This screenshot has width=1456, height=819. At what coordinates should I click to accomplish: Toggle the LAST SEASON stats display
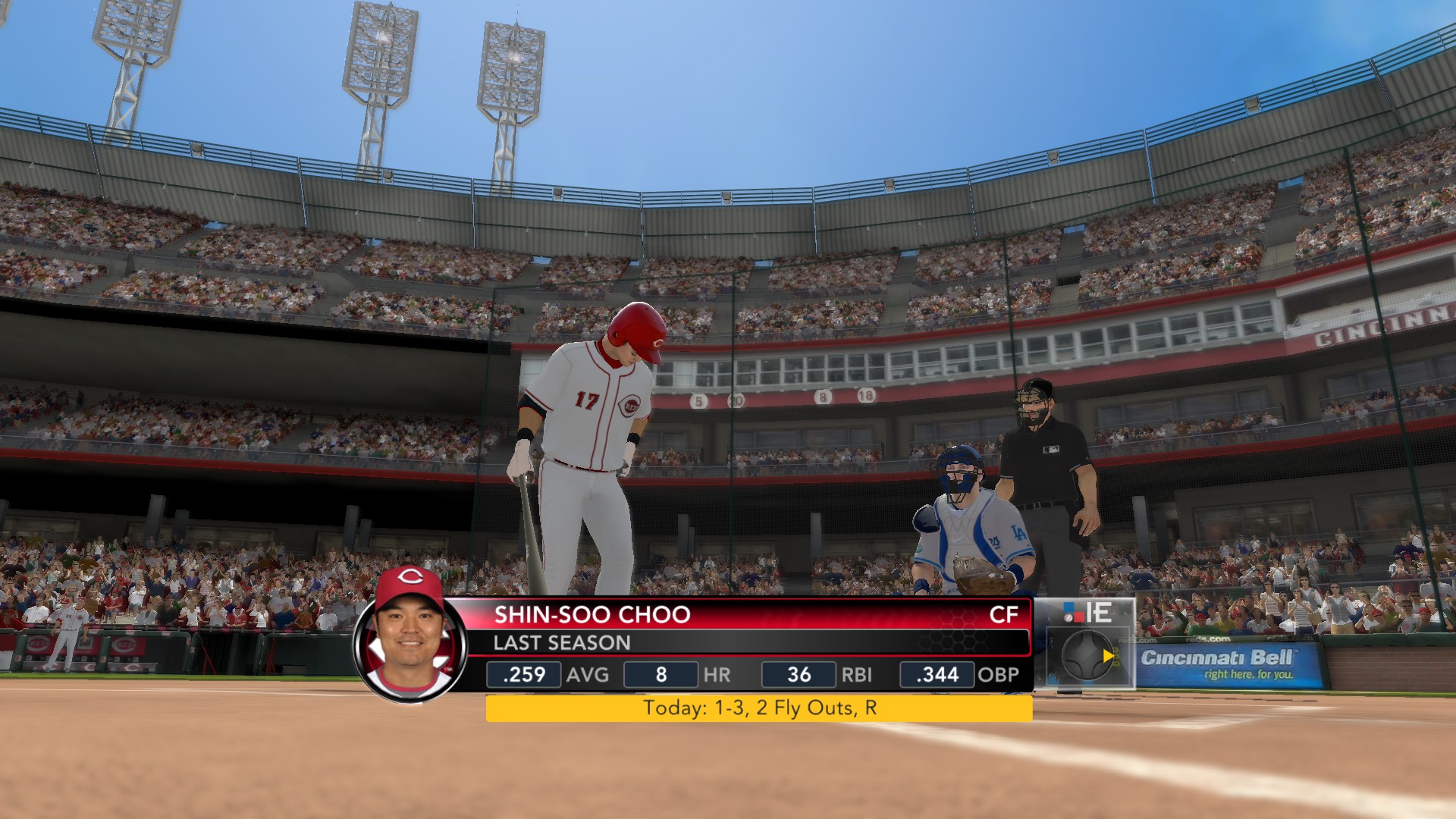point(561,643)
